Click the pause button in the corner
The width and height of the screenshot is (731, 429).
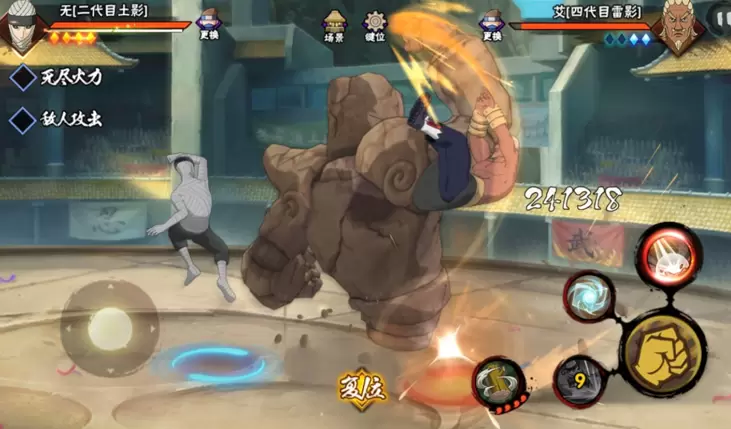click(x=720, y=16)
